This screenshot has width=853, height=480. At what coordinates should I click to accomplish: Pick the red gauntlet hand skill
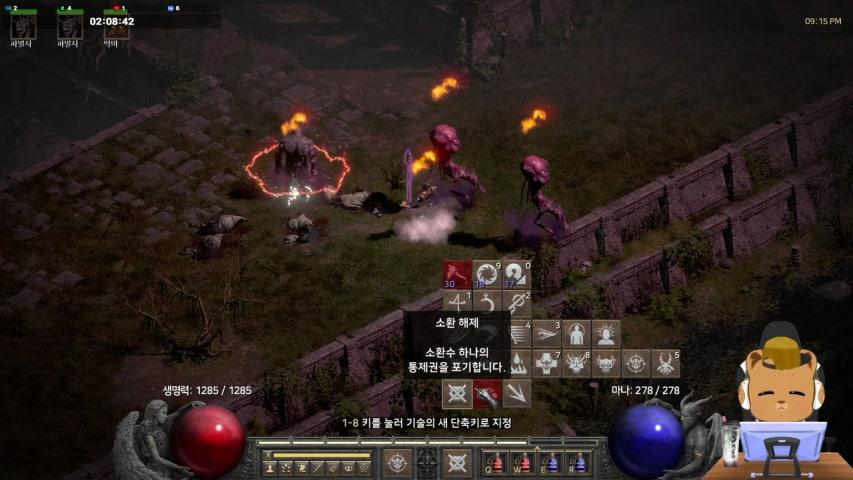[487, 393]
